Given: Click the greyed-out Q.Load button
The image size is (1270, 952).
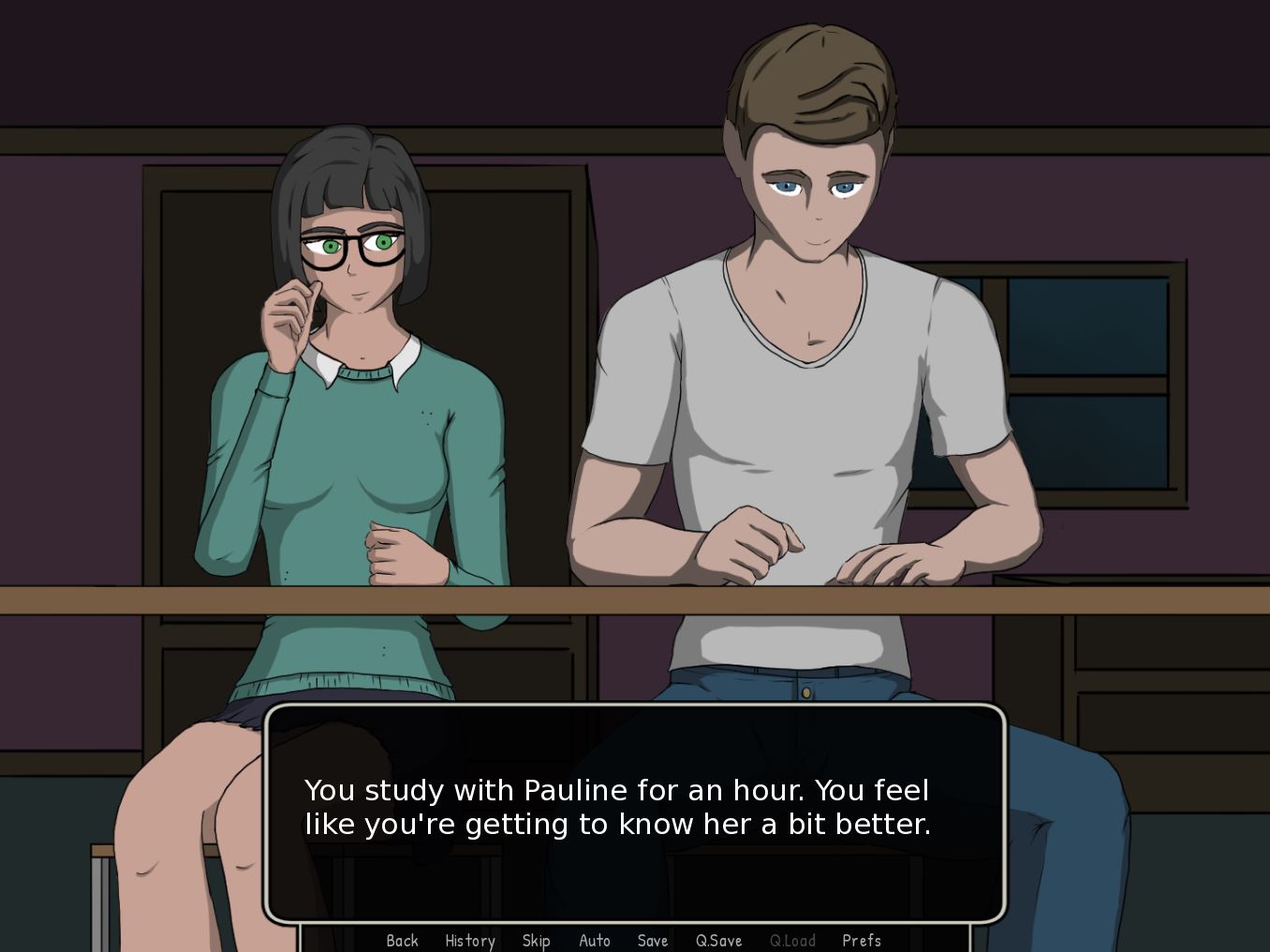Looking at the screenshot, I should [792, 940].
